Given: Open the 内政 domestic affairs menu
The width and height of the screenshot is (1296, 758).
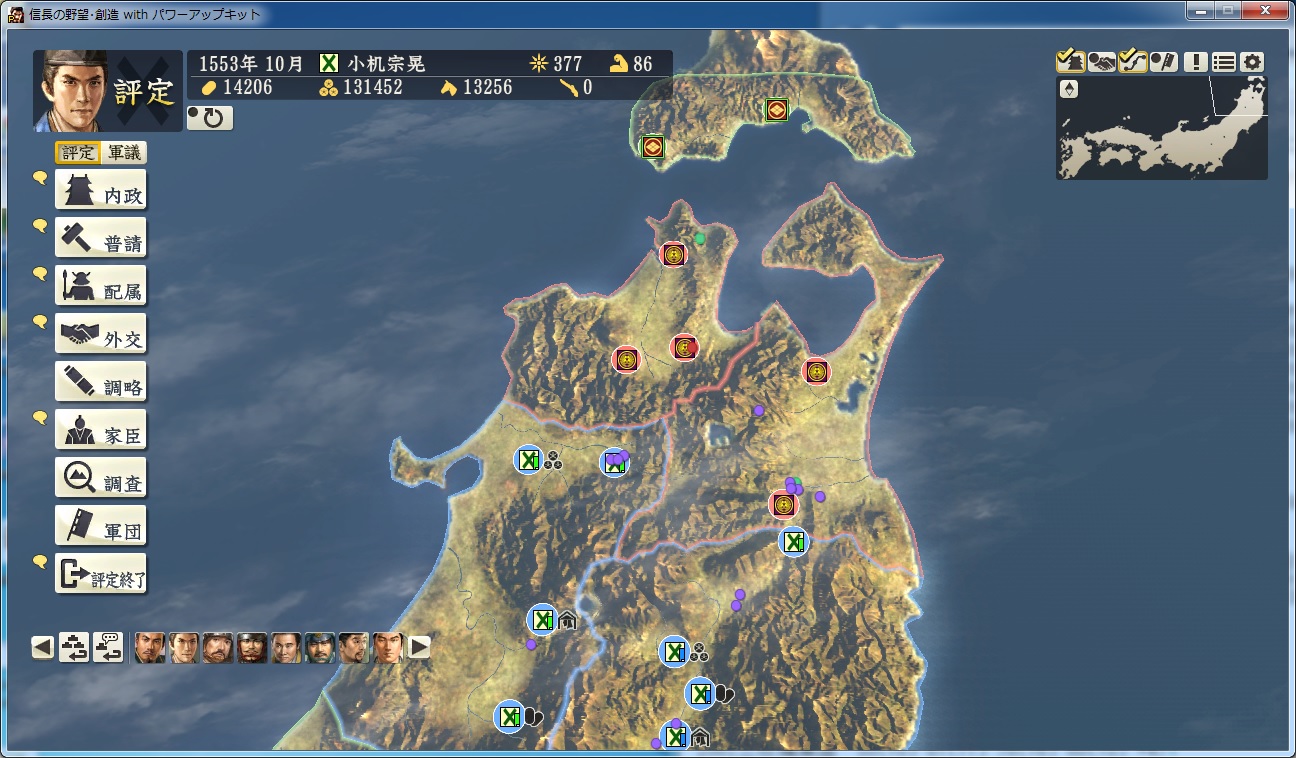Looking at the screenshot, I should click(x=100, y=191).
